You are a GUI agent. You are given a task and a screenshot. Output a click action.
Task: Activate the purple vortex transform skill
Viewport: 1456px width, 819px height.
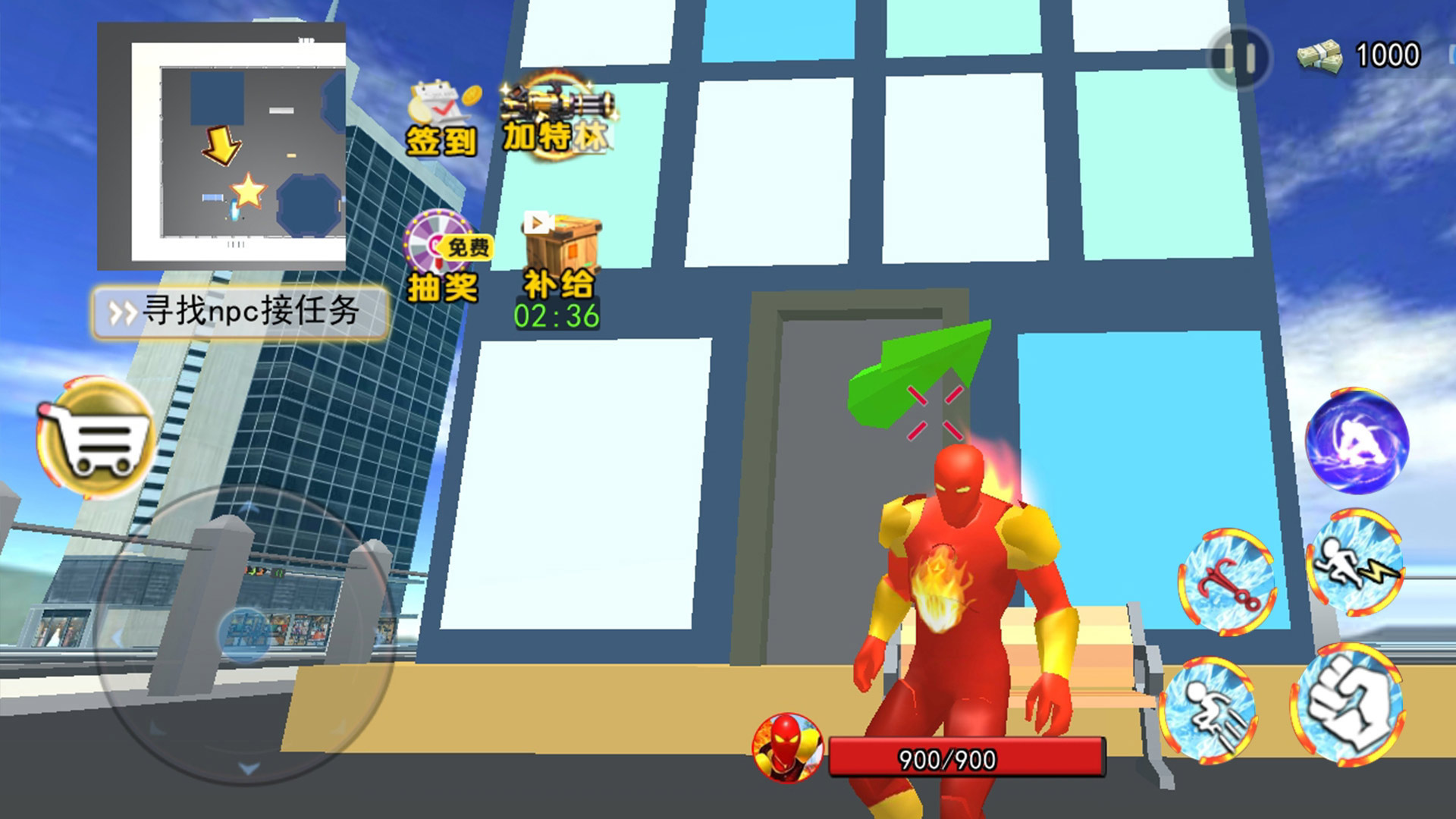[1357, 441]
